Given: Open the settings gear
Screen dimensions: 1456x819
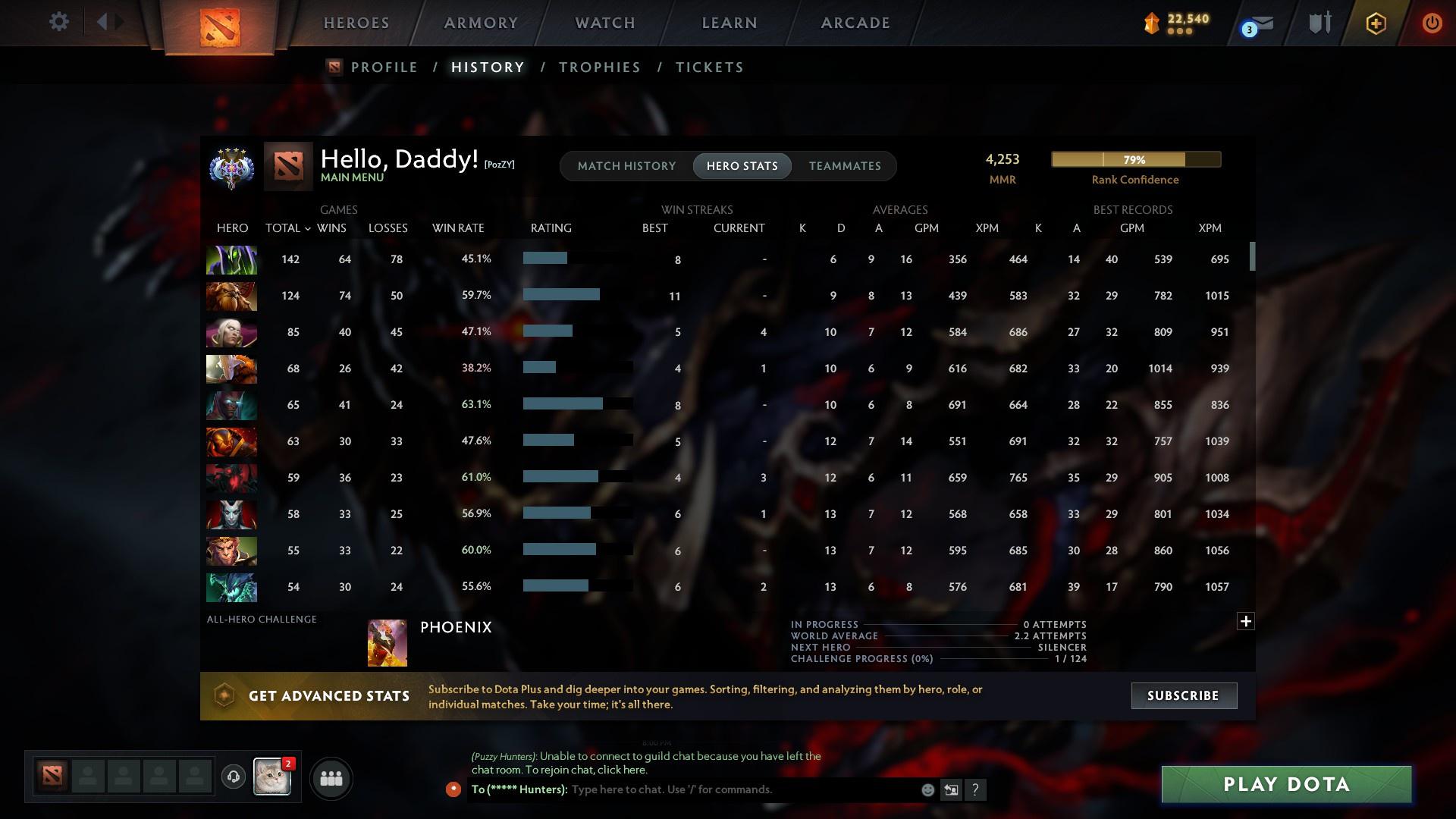Looking at the screenshot, I should [x=58, y=22].
